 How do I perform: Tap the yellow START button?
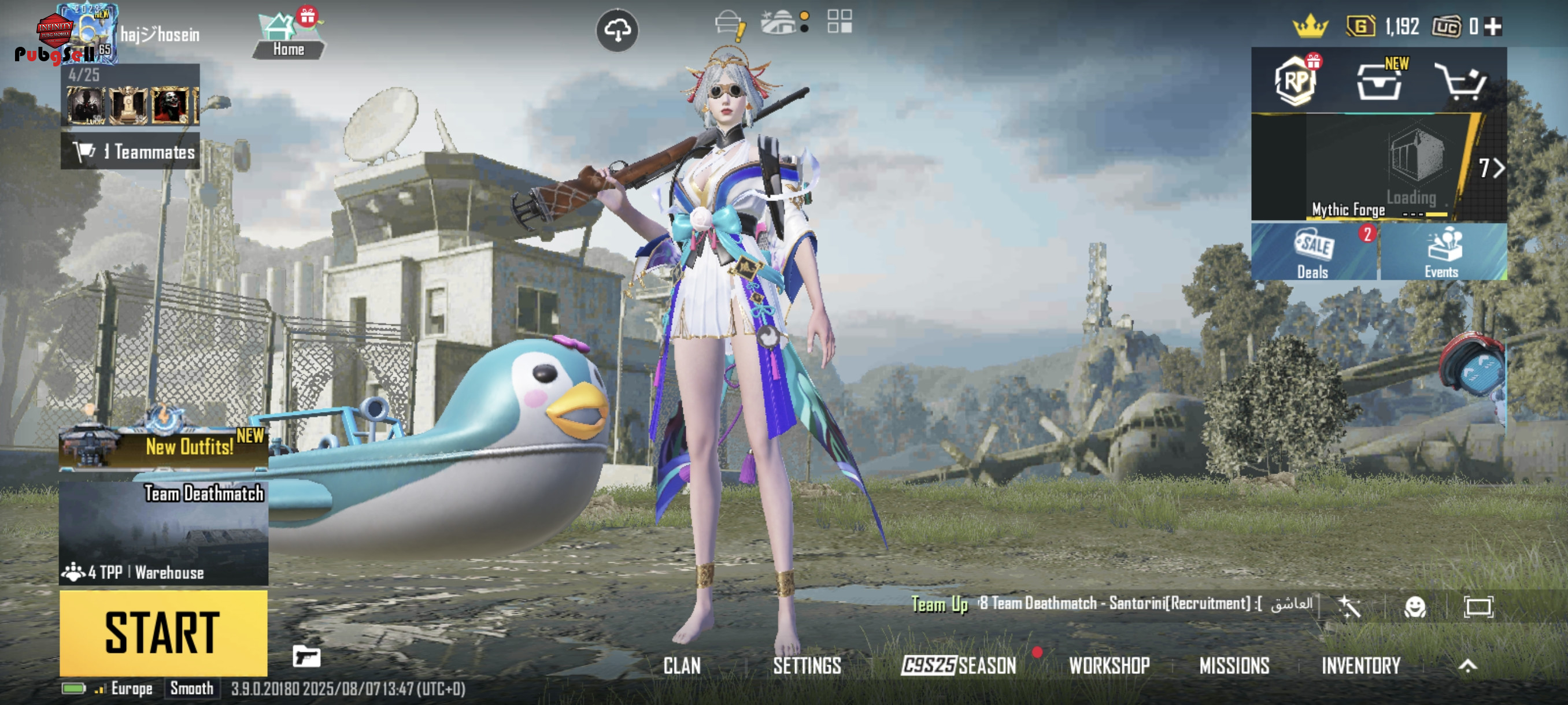(163, 633)
